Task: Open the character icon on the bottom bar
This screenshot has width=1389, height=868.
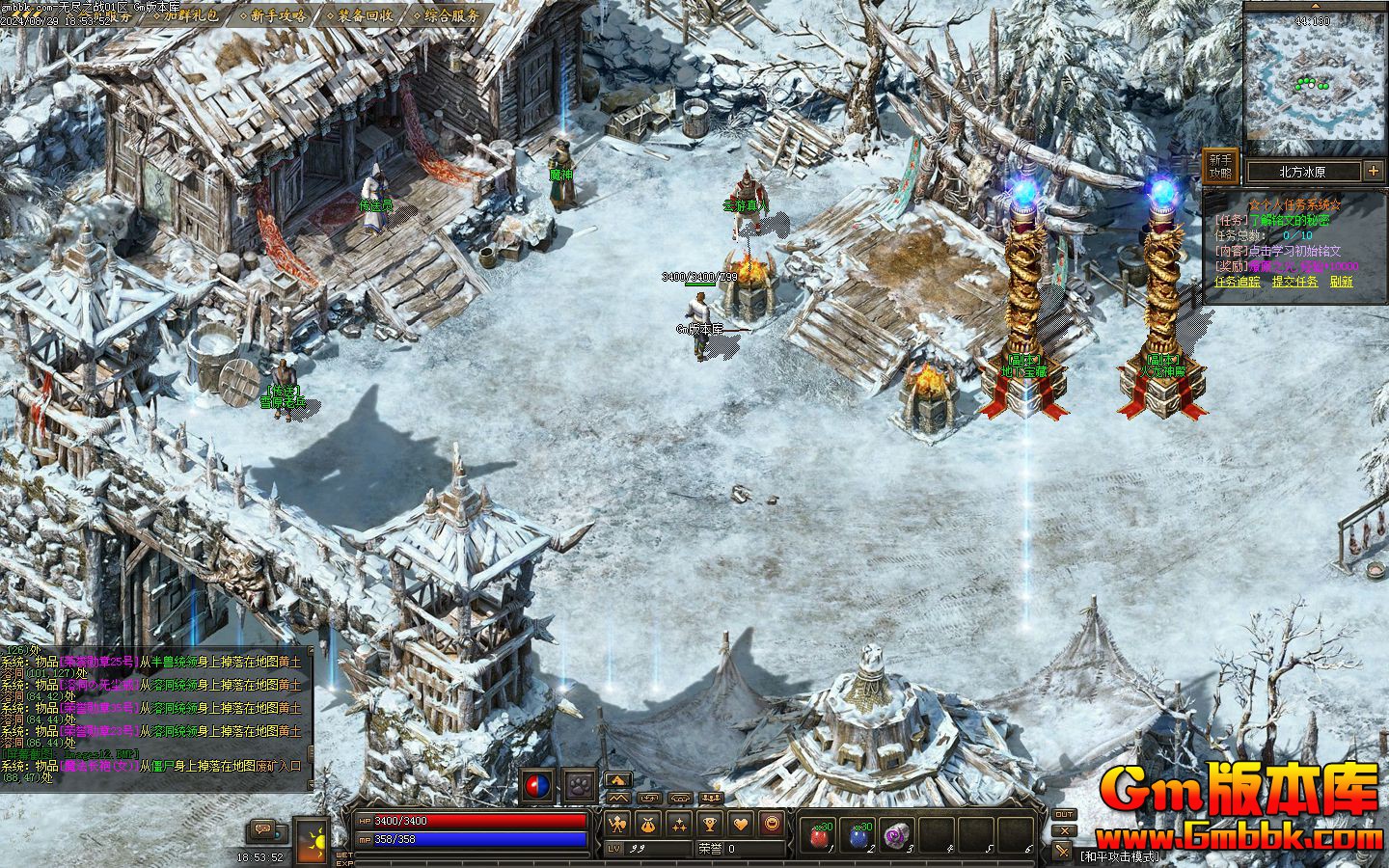Action: point(618,825)
